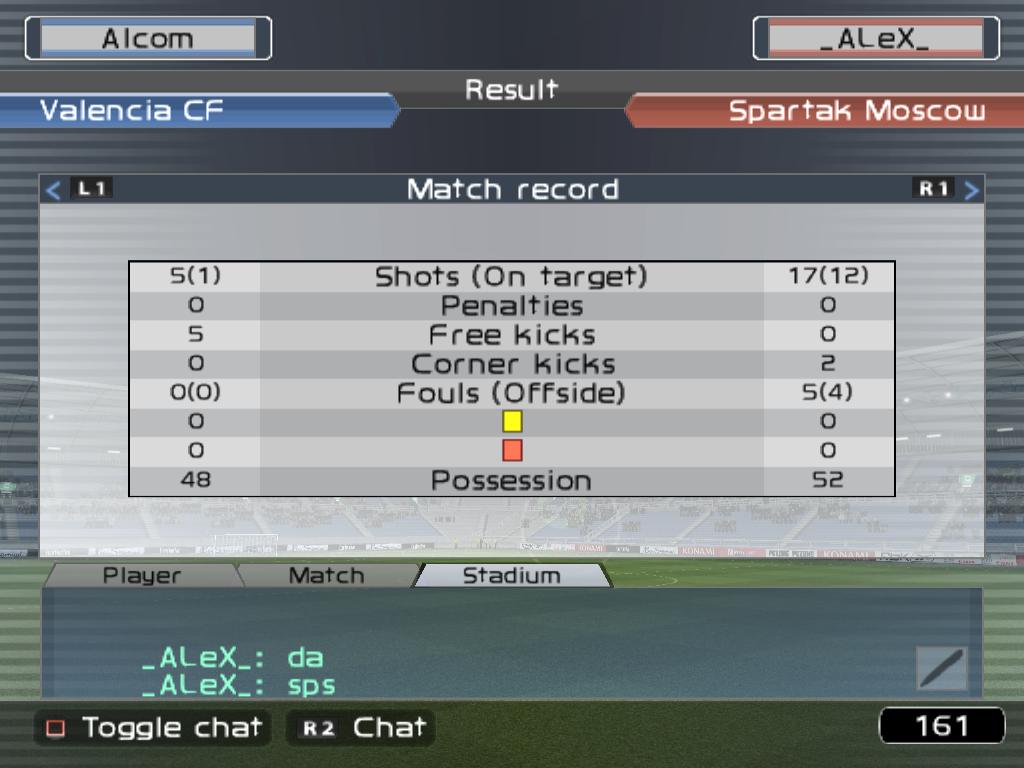Advance to next record page with right arrow
This screenshot has height=768, width=1024.
pyautogui.click(x=971, y=189)
